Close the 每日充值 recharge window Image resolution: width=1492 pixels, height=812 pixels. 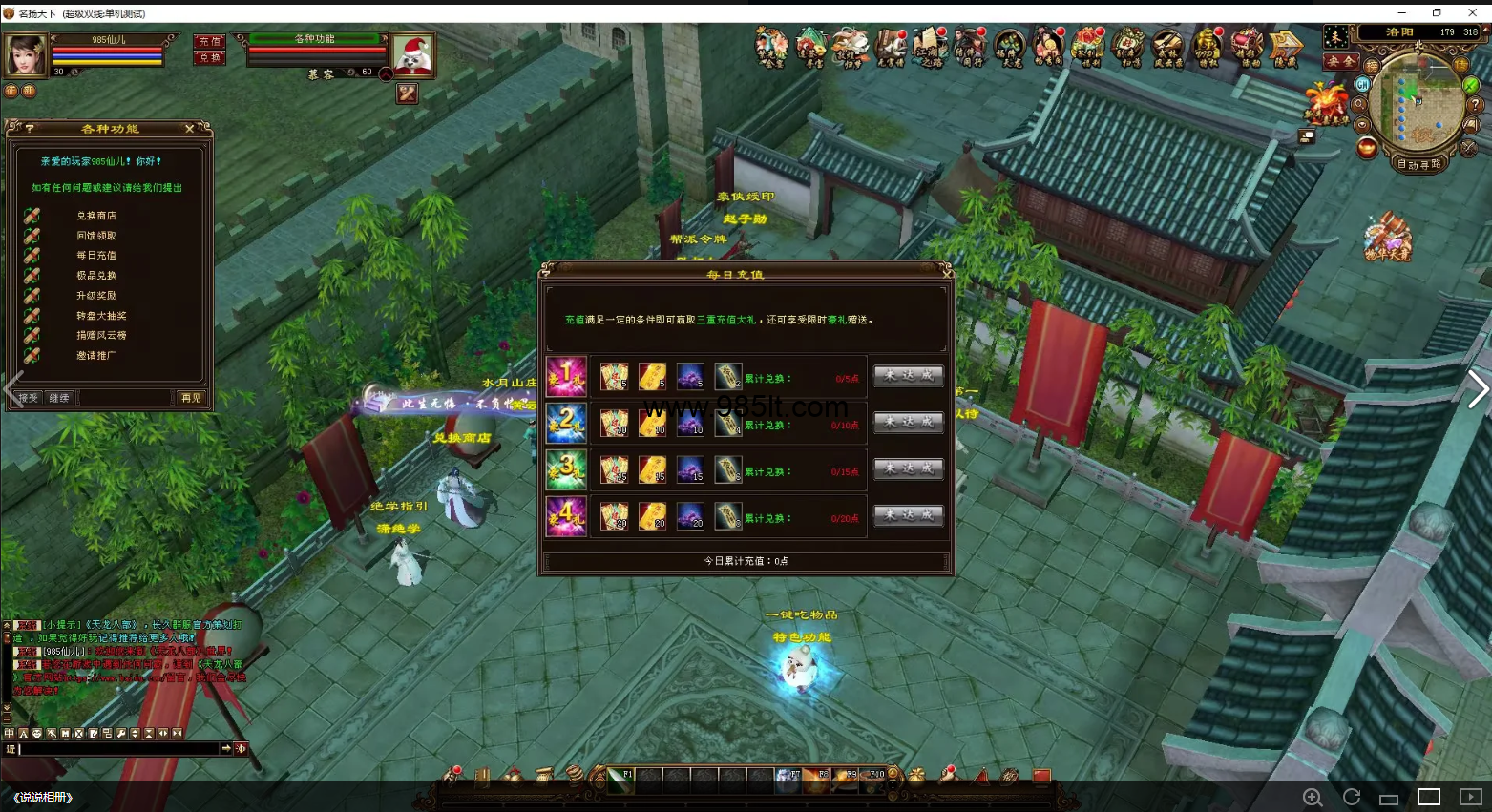click(x=947, y=273)
